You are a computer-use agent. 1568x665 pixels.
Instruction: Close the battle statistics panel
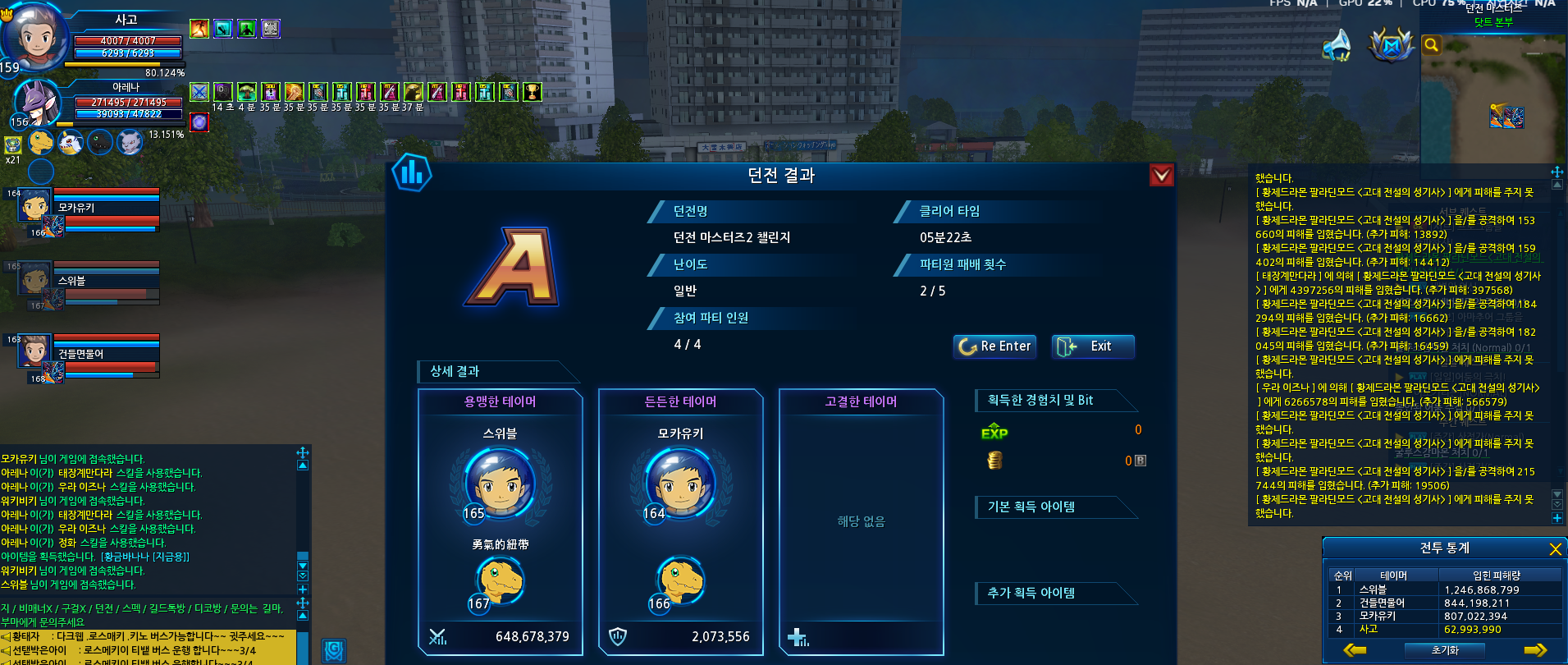click(x=1555, y=548)
